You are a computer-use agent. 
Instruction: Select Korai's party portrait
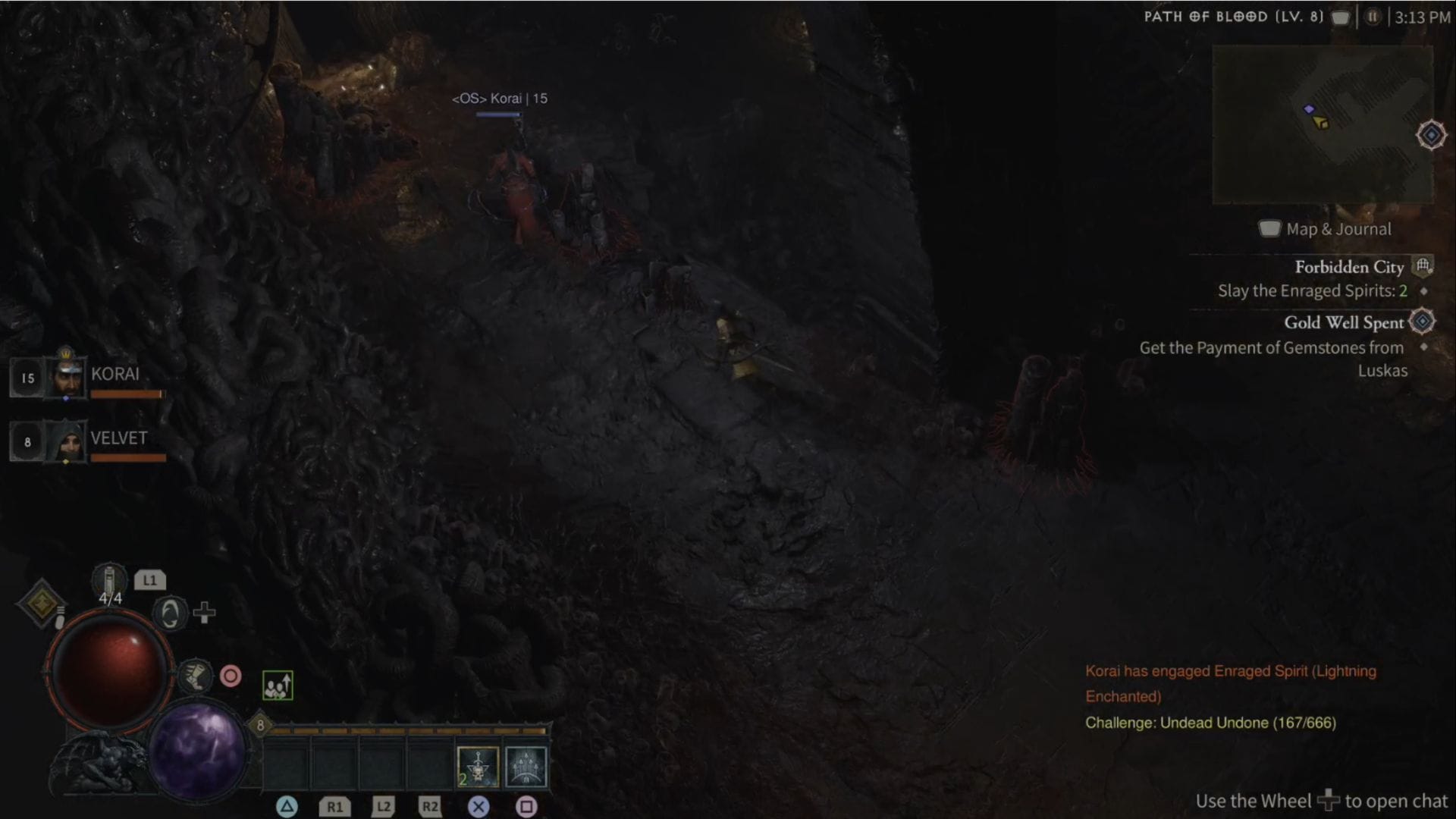click(x=67, y=377)
